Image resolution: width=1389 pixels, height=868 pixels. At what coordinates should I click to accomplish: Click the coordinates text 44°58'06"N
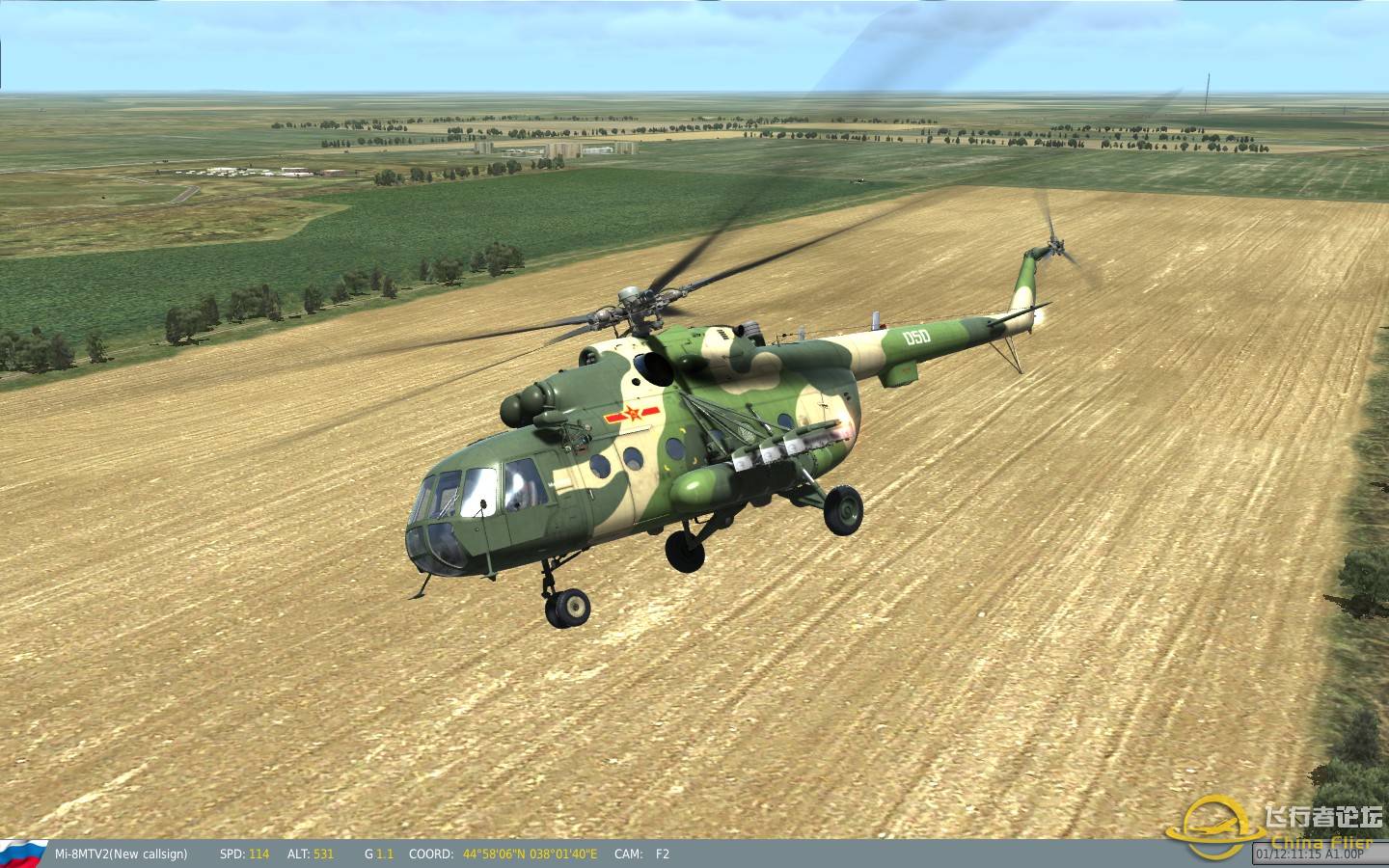[x=495, y=854]
